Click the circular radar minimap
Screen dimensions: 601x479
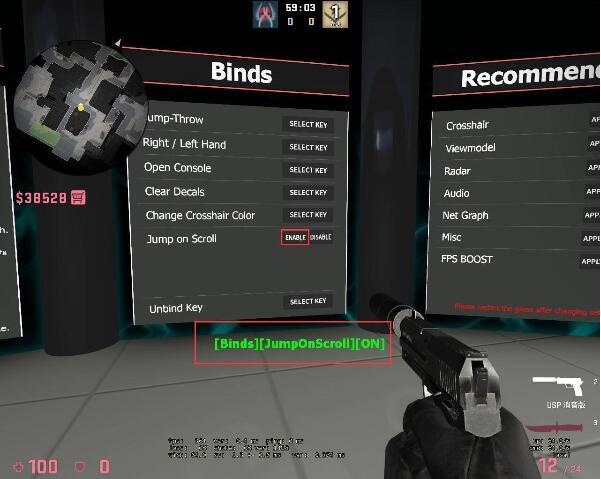[82, 105]
